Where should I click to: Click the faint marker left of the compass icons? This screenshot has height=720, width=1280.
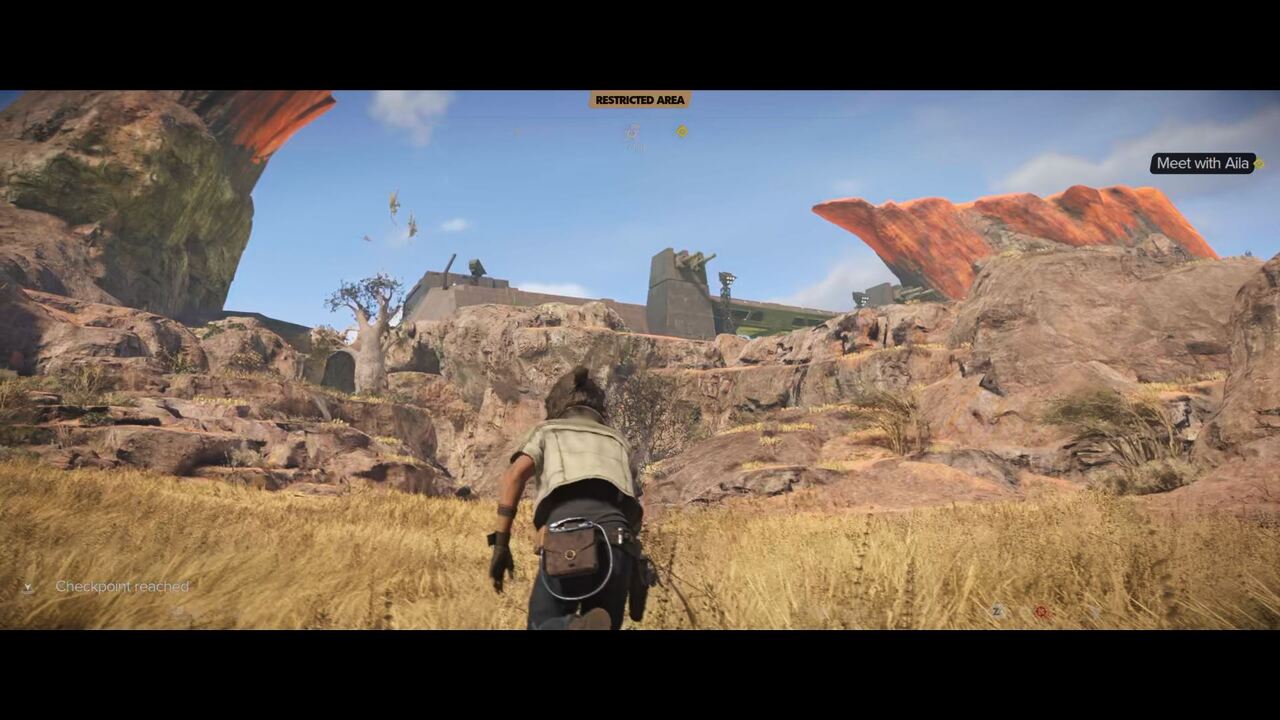(x=515, y=129)
